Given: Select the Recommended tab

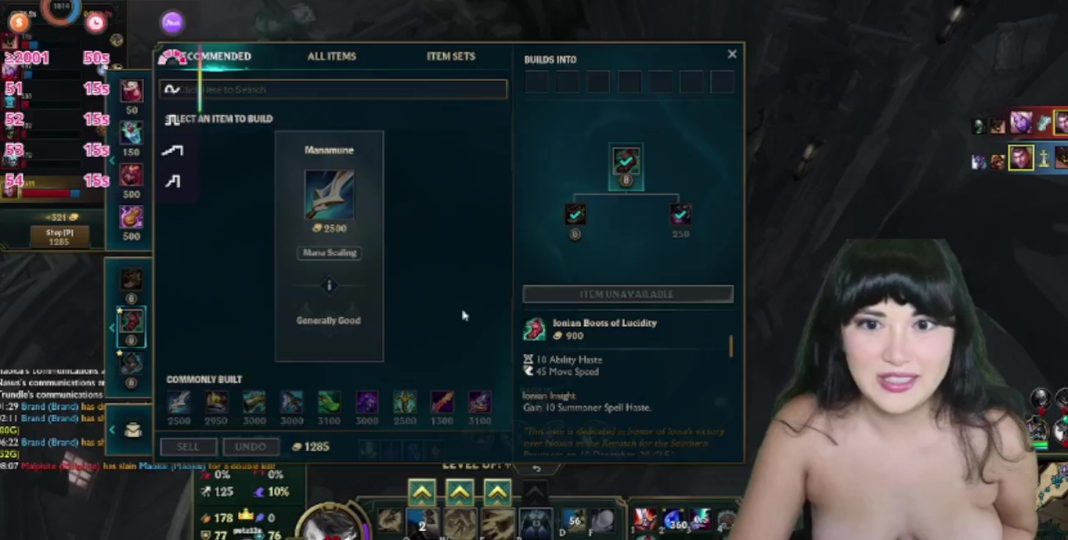Looking at the screenshot, I should point(214,57).
